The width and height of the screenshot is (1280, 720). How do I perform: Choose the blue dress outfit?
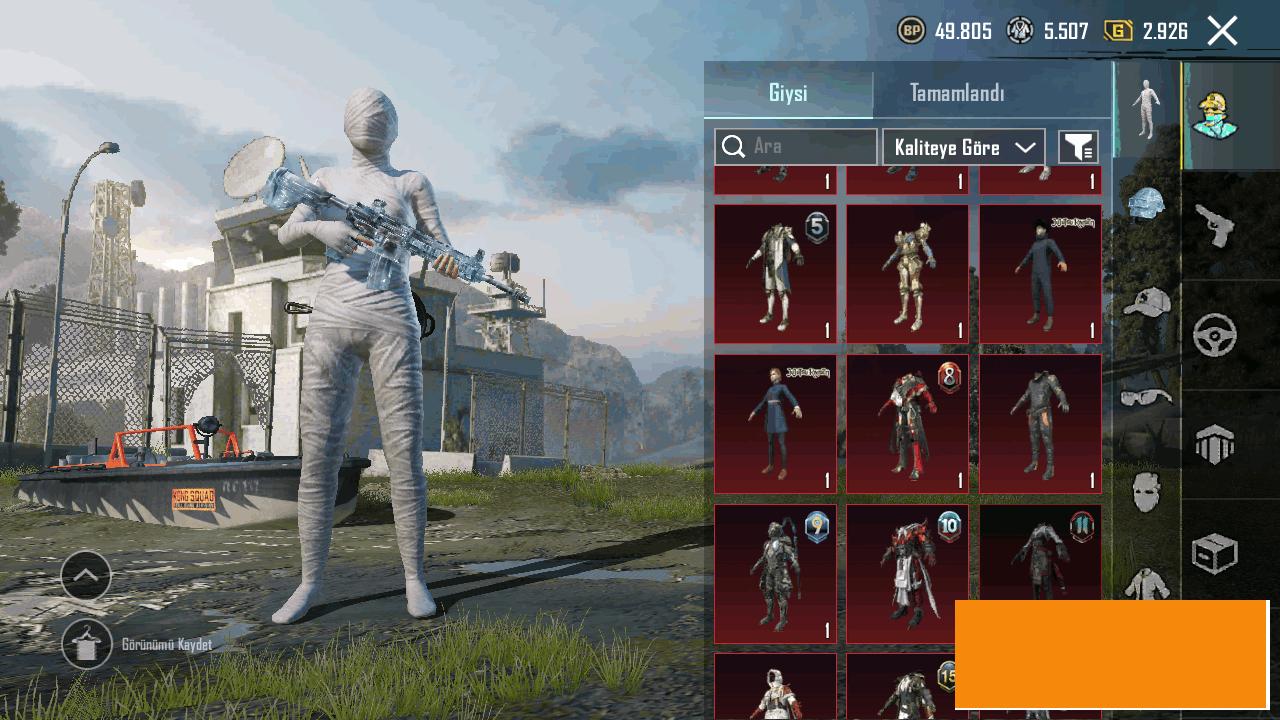[x=775, y=424]
